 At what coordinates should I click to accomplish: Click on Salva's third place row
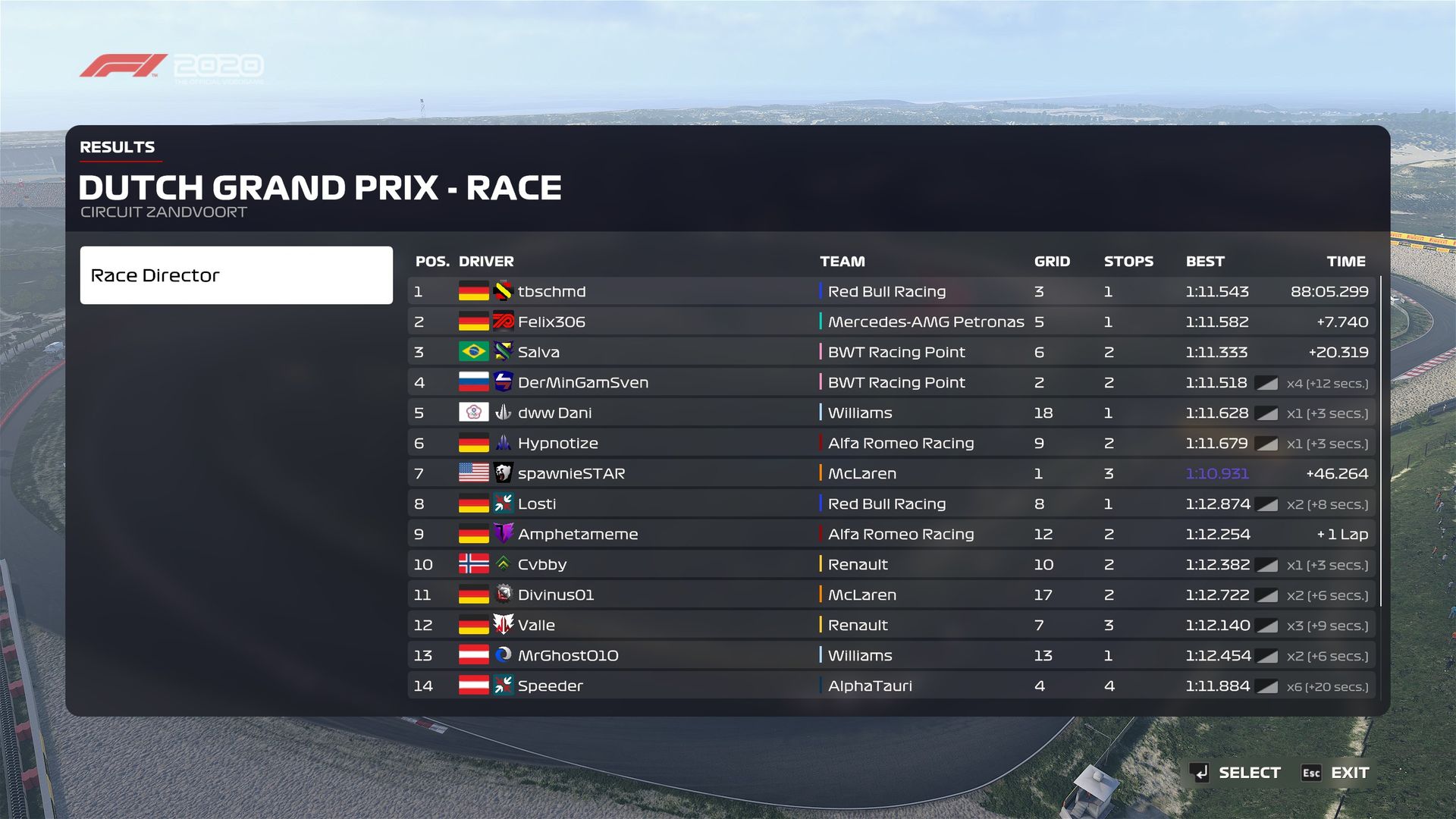pyautogui.click(x=891, y=352)
